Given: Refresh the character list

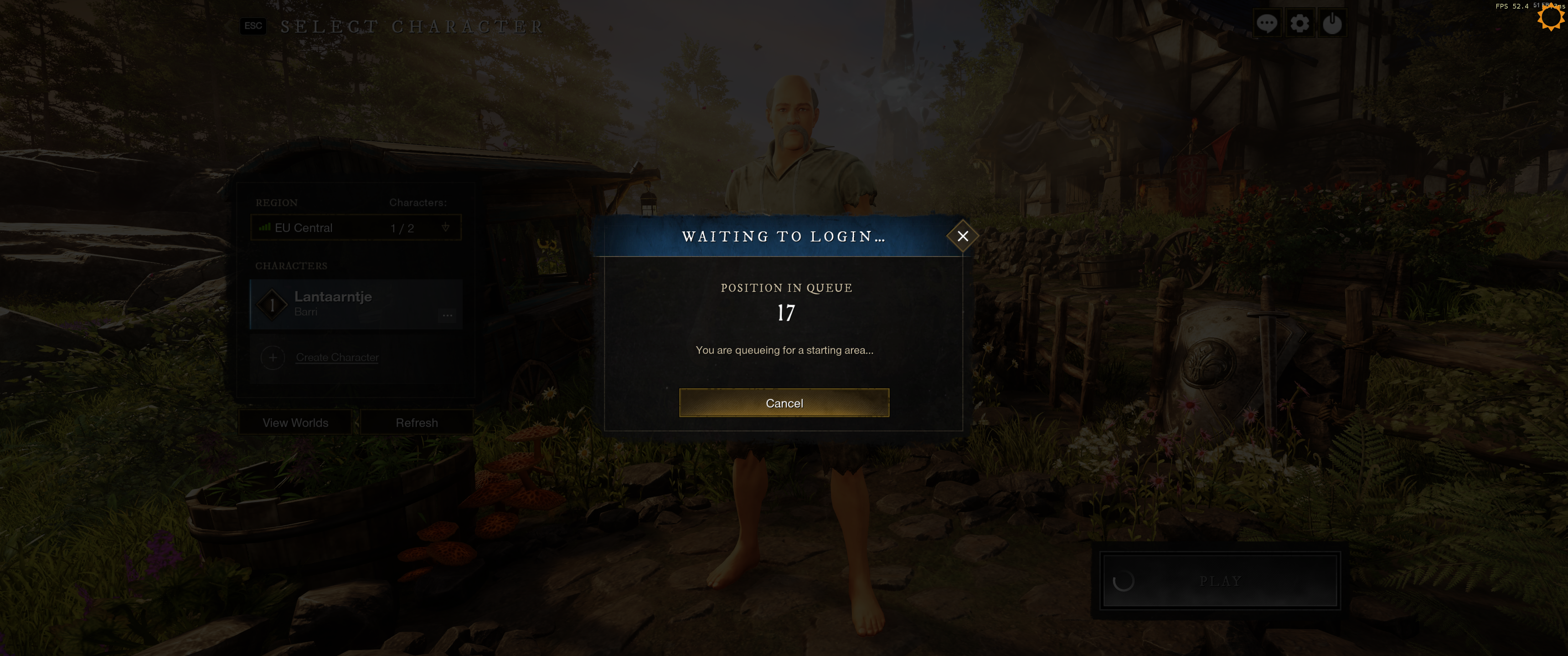Looking at the screenshot, I should click(416, 422).
